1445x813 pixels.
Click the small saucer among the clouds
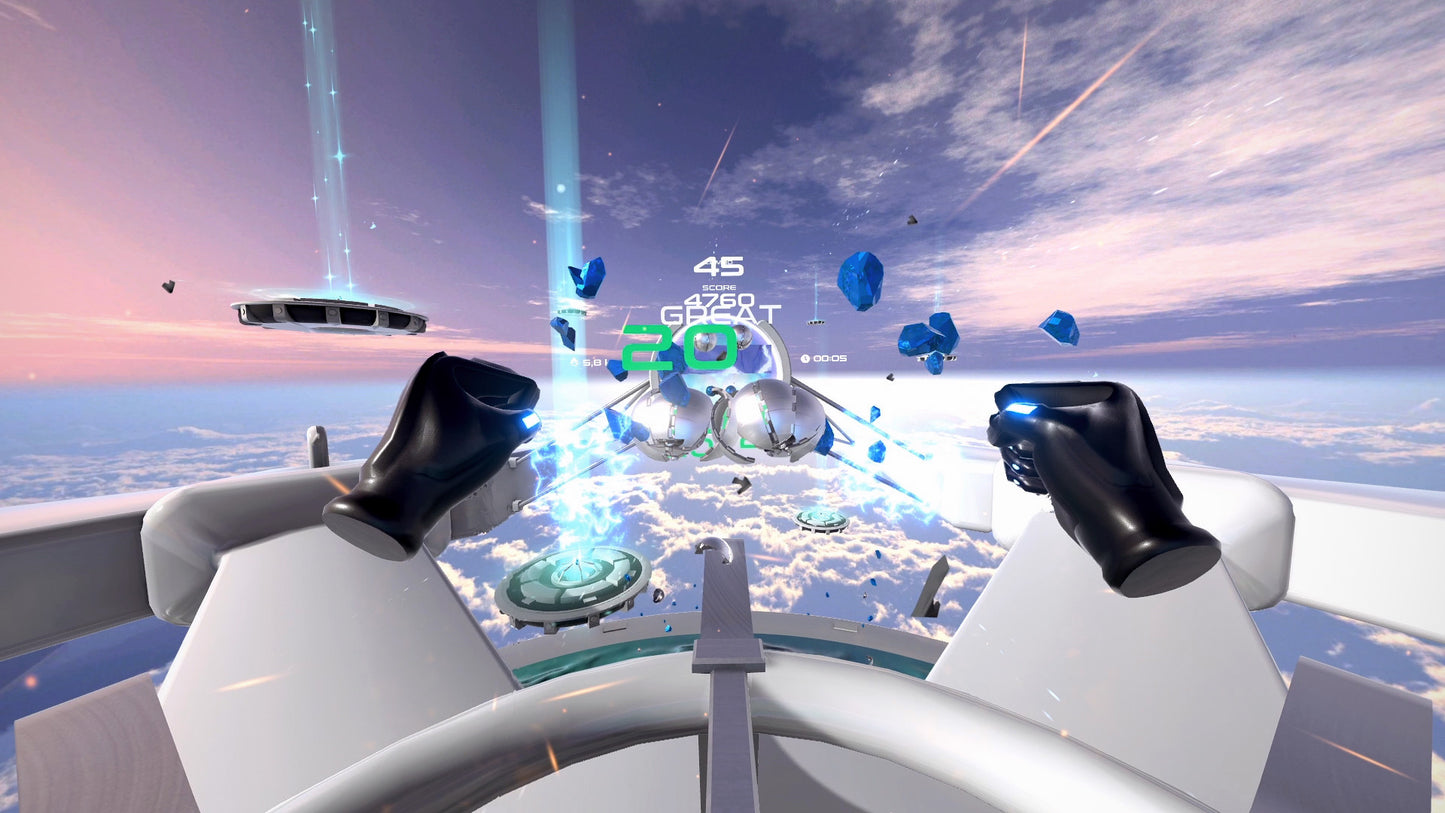(x=822, y=518)
